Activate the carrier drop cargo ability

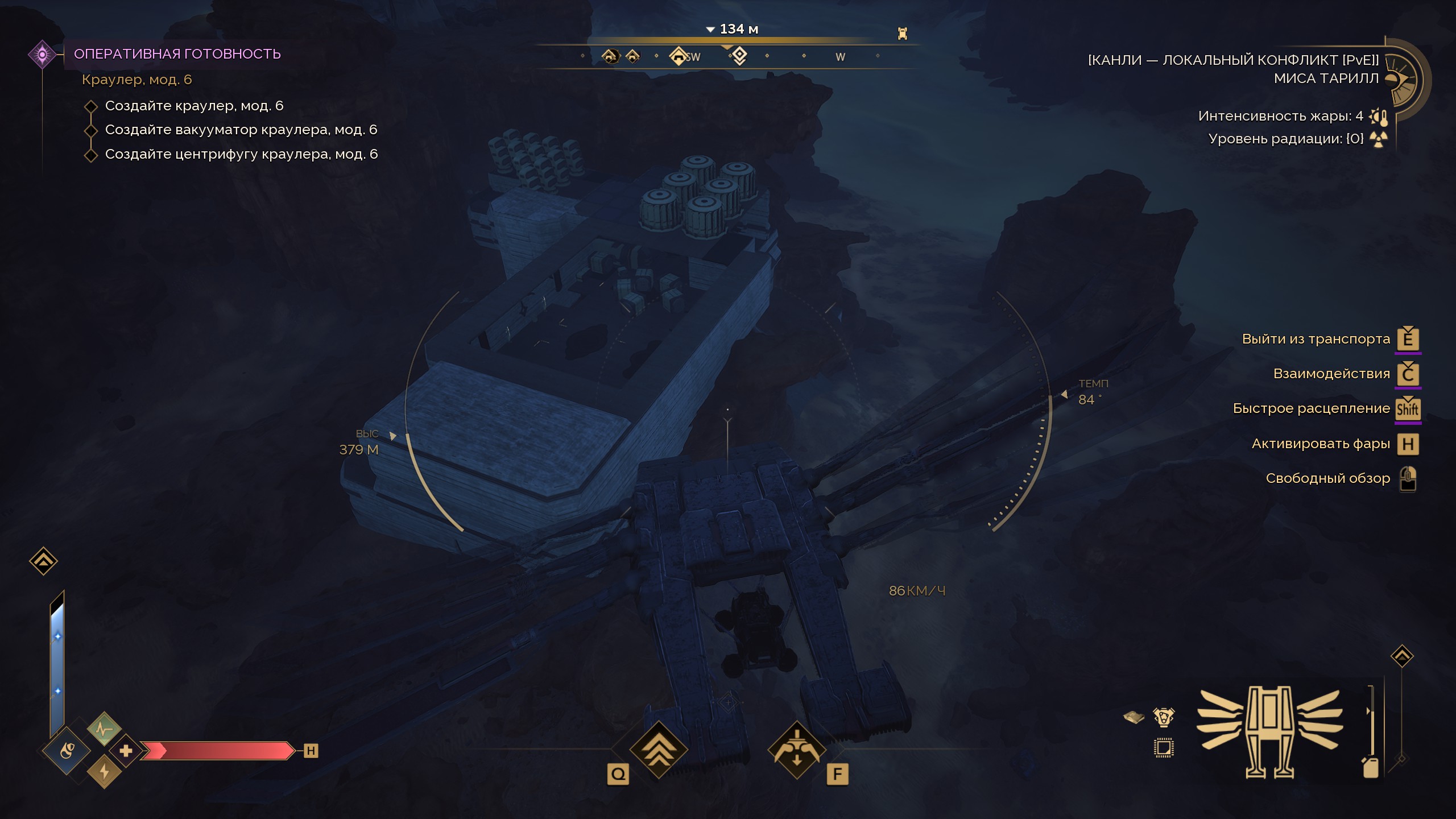point(796,750)
